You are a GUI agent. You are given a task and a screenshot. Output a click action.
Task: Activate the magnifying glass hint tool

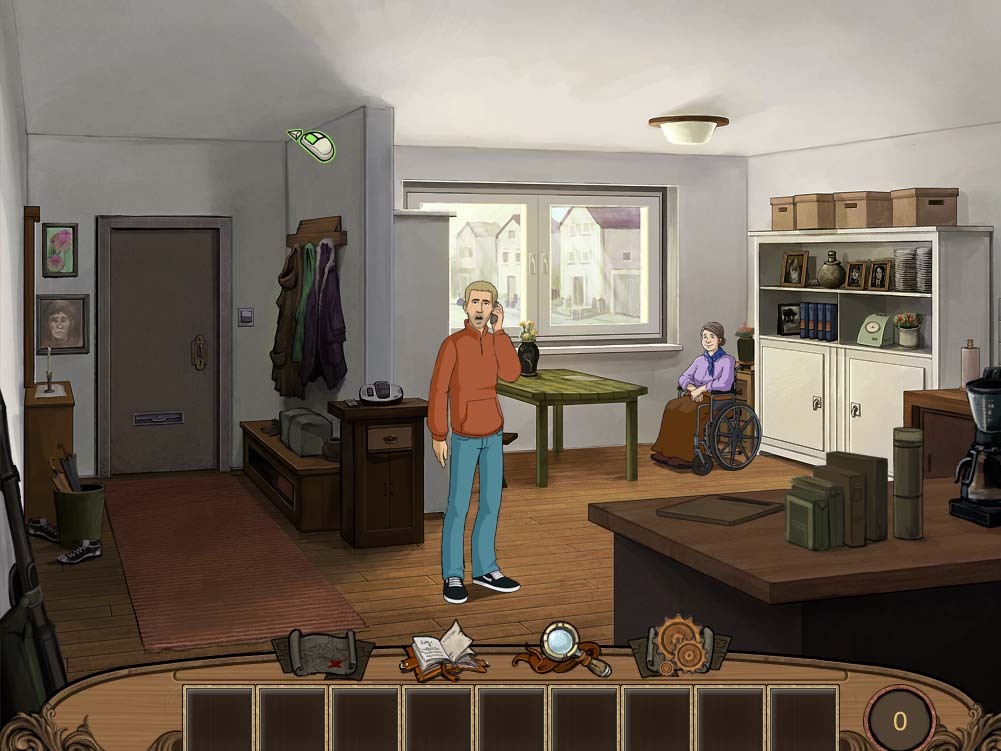pyautogui.click(x=562, y=646)
